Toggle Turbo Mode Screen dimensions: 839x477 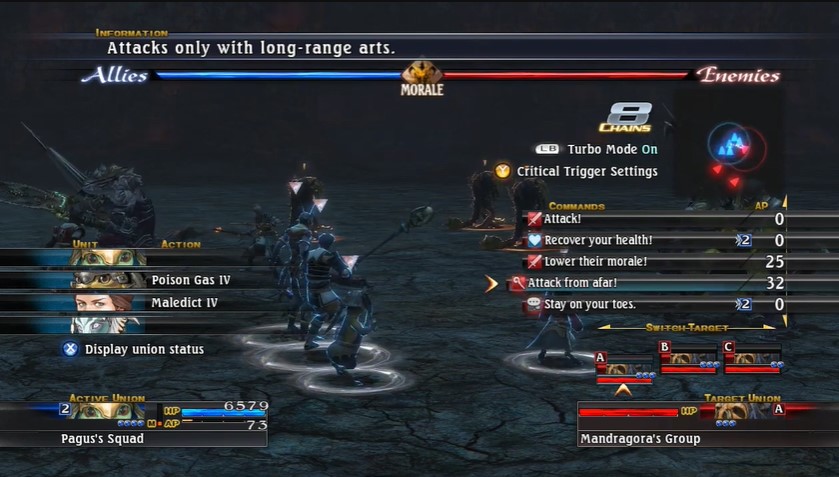point(598,149)
